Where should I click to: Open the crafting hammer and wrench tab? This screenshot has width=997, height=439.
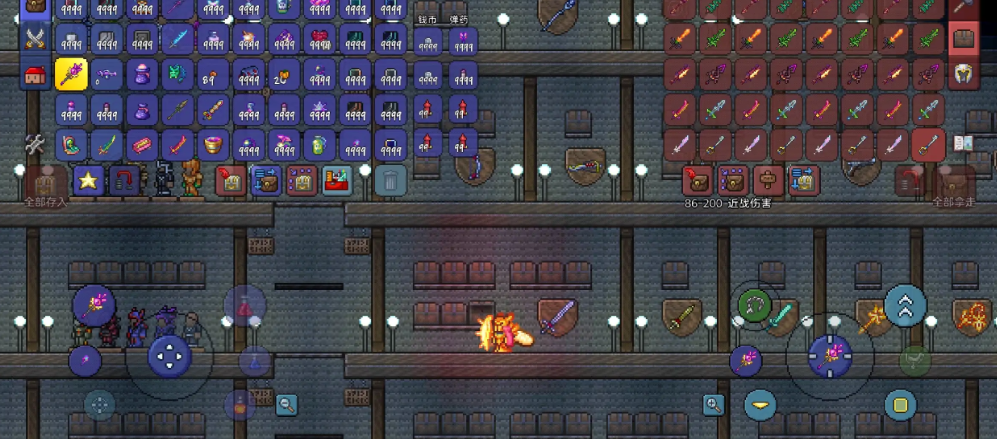[x=36, y=144]
